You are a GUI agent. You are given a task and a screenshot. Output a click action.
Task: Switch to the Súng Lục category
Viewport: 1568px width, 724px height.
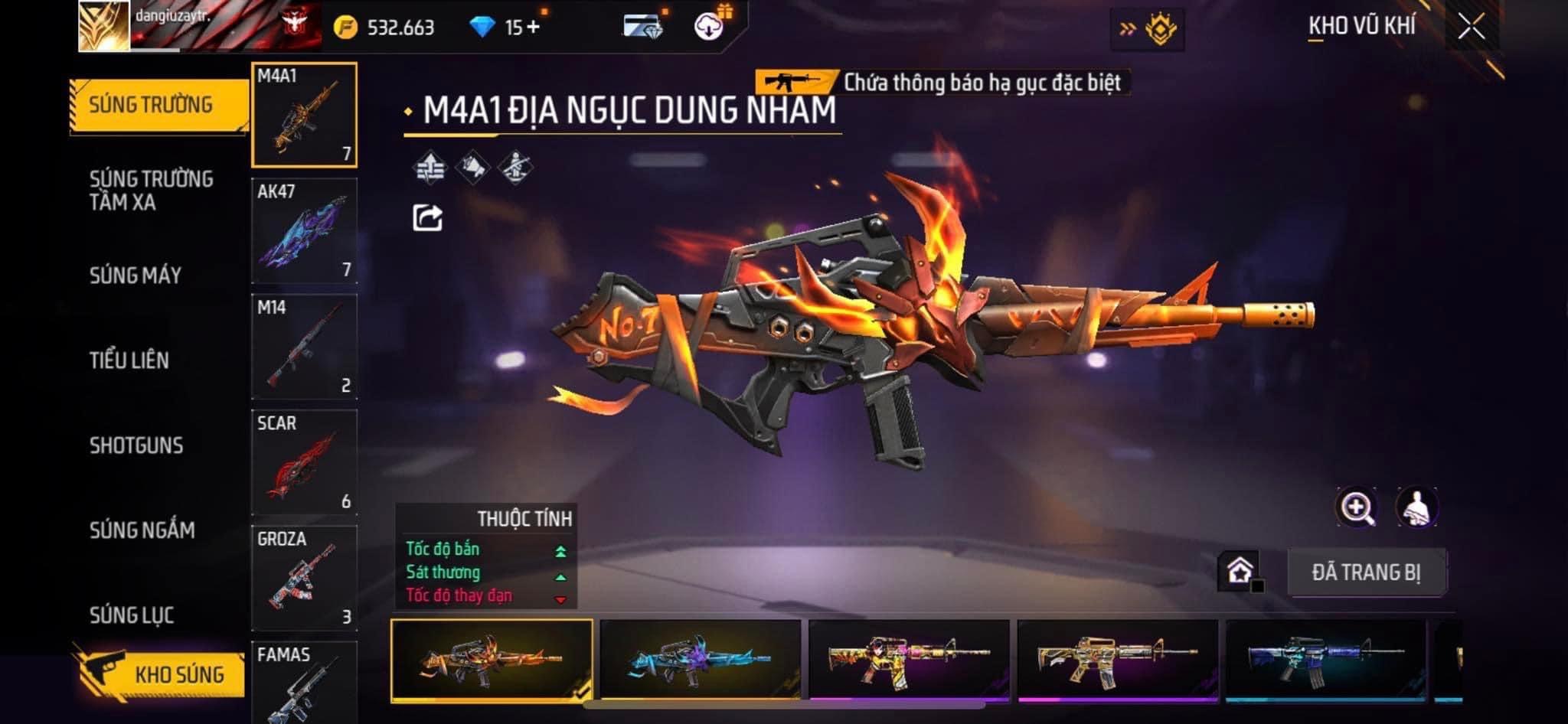point(132,615)
